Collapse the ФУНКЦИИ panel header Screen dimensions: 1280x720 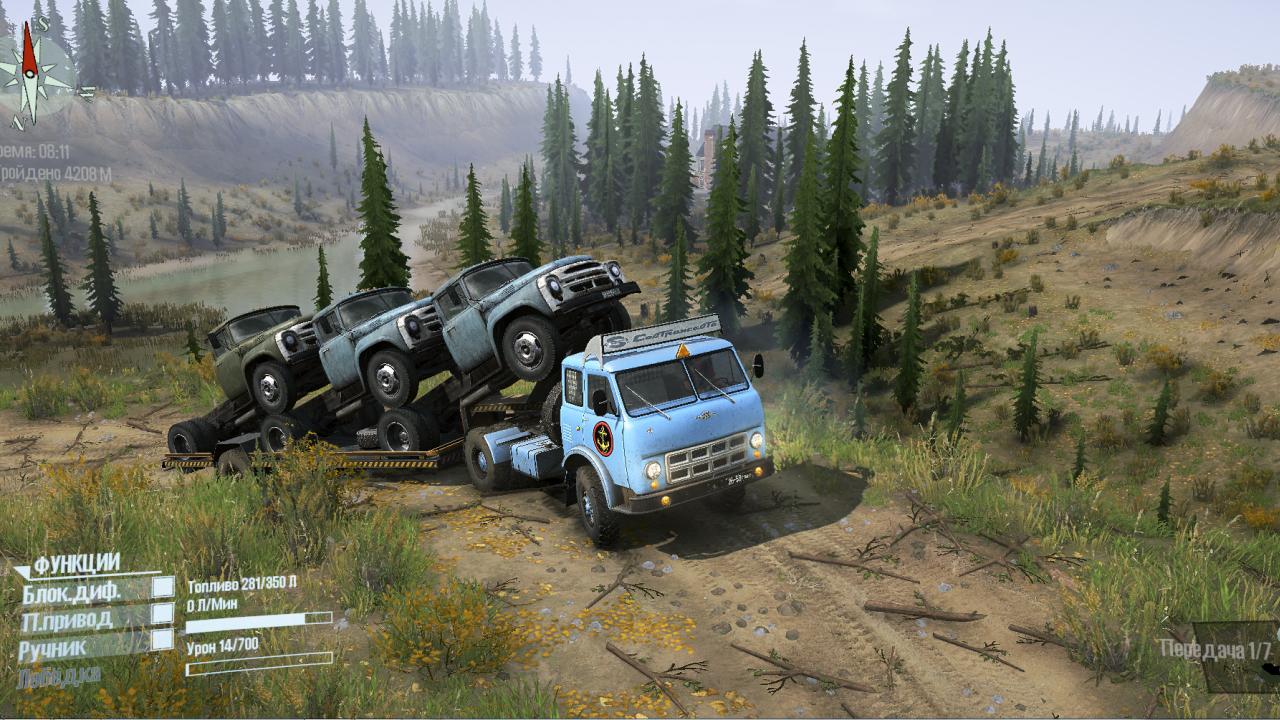pos(76,564)
